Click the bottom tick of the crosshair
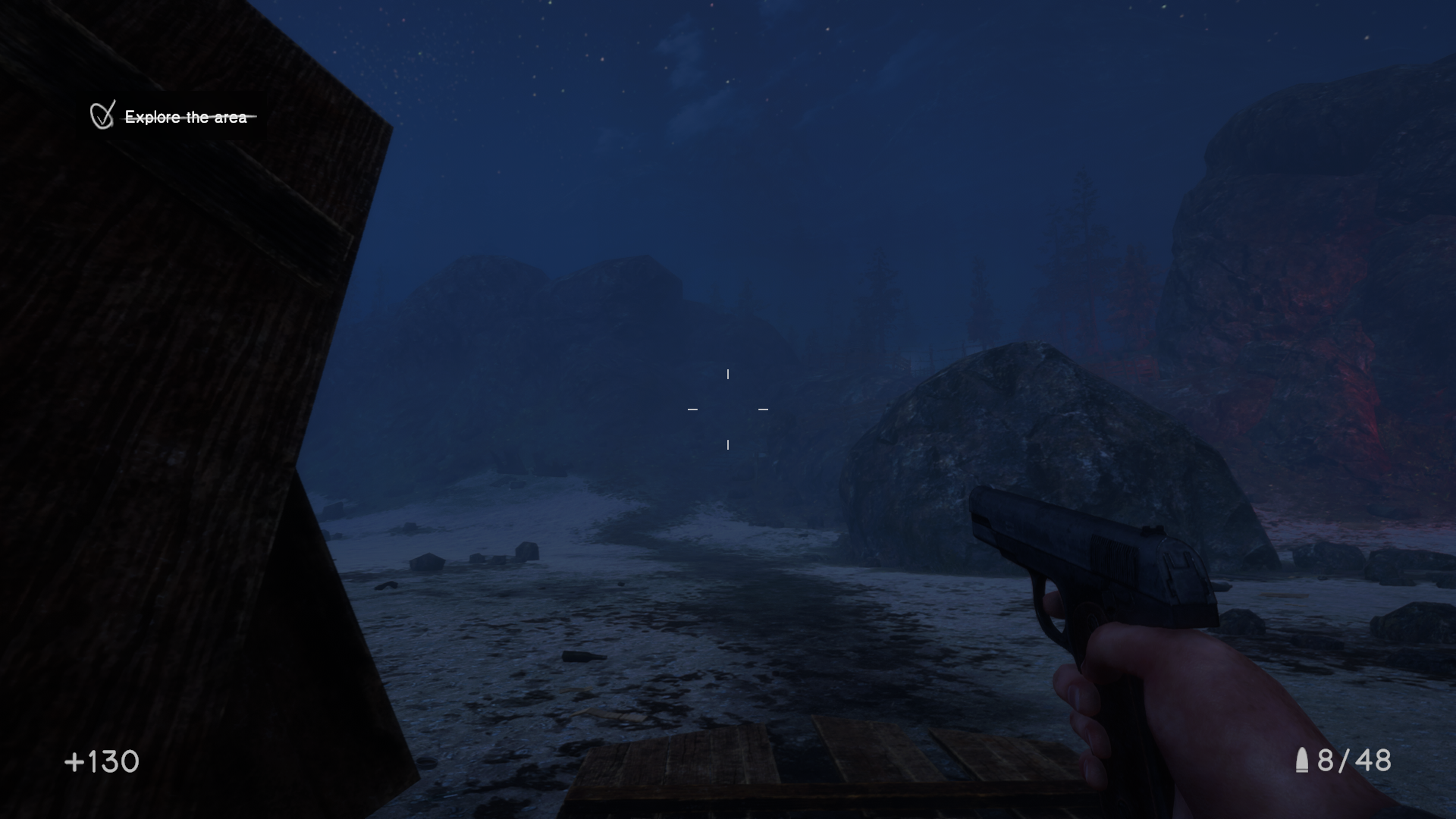The height and width of the screenshot is (819, 1456). tap(729, 445)
